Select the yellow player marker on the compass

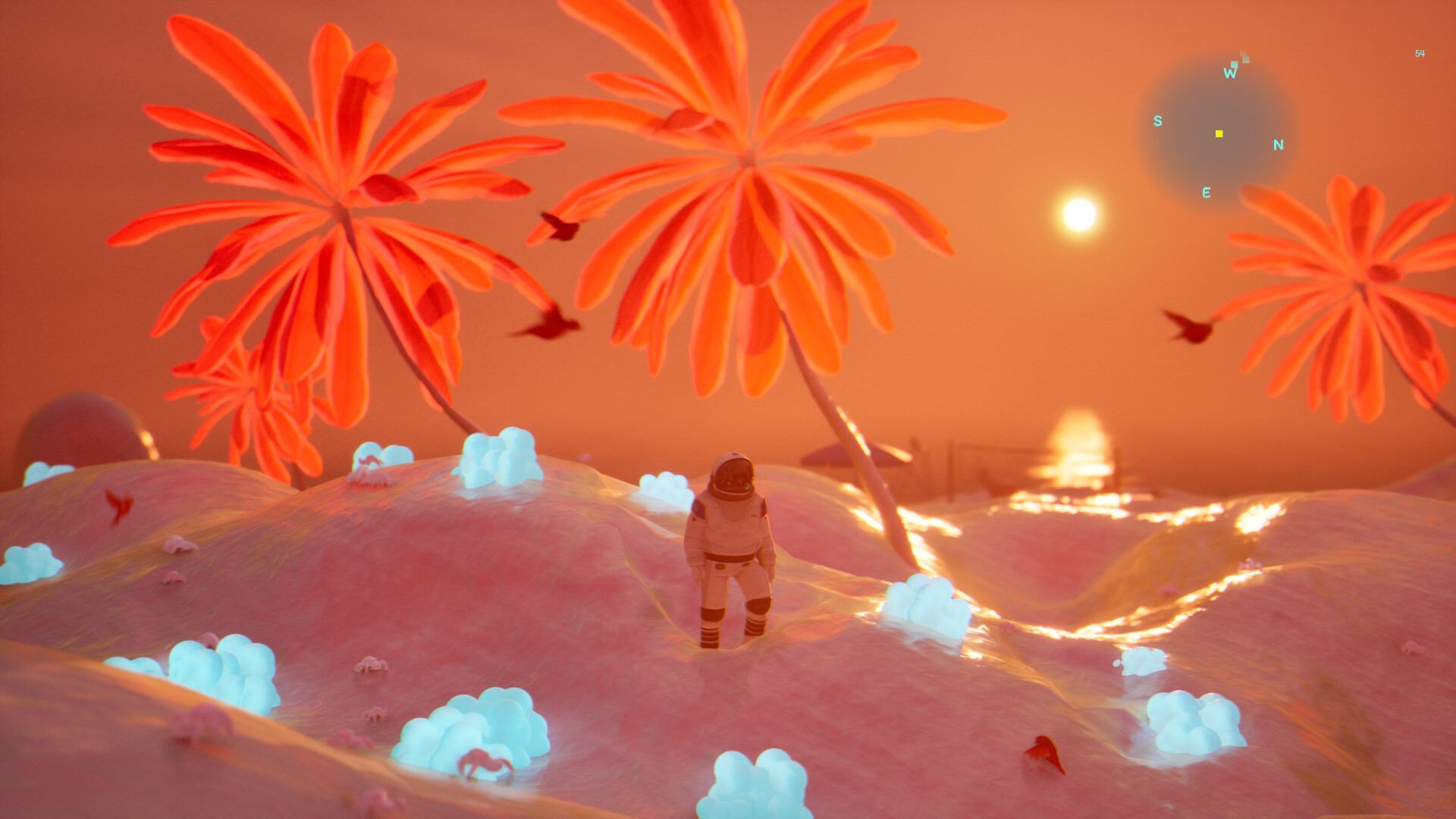pyautogui.click(x=1219, y=133)
